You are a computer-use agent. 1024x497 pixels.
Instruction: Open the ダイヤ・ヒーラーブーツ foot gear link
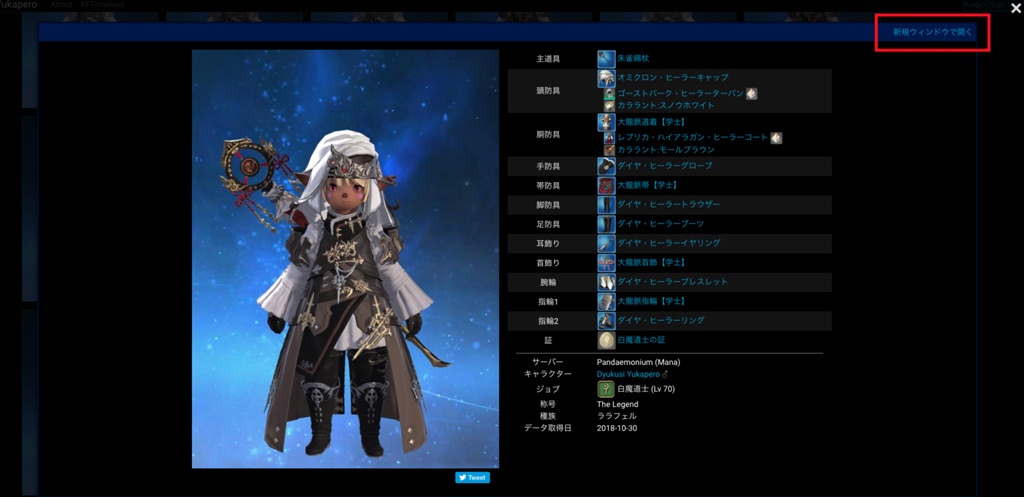[x=660, y=224]
